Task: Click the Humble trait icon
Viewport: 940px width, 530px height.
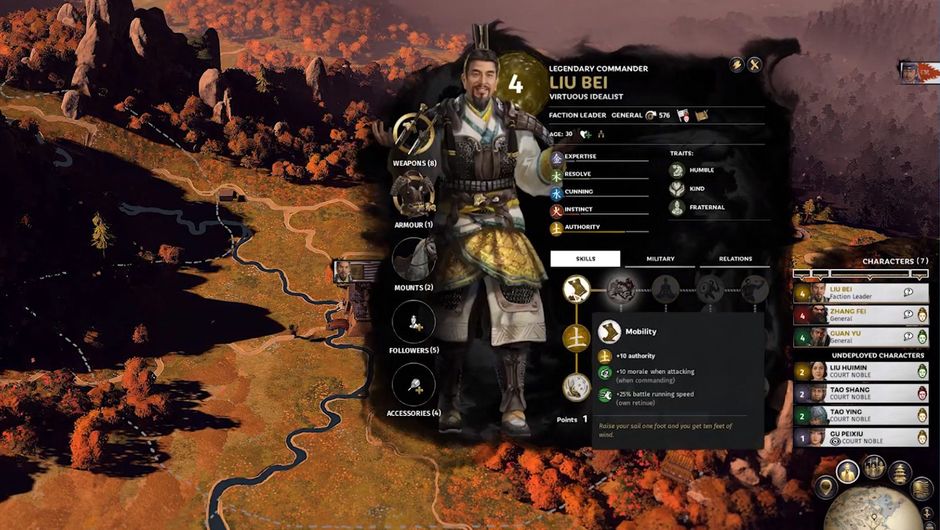Action: tap(678, 171)
